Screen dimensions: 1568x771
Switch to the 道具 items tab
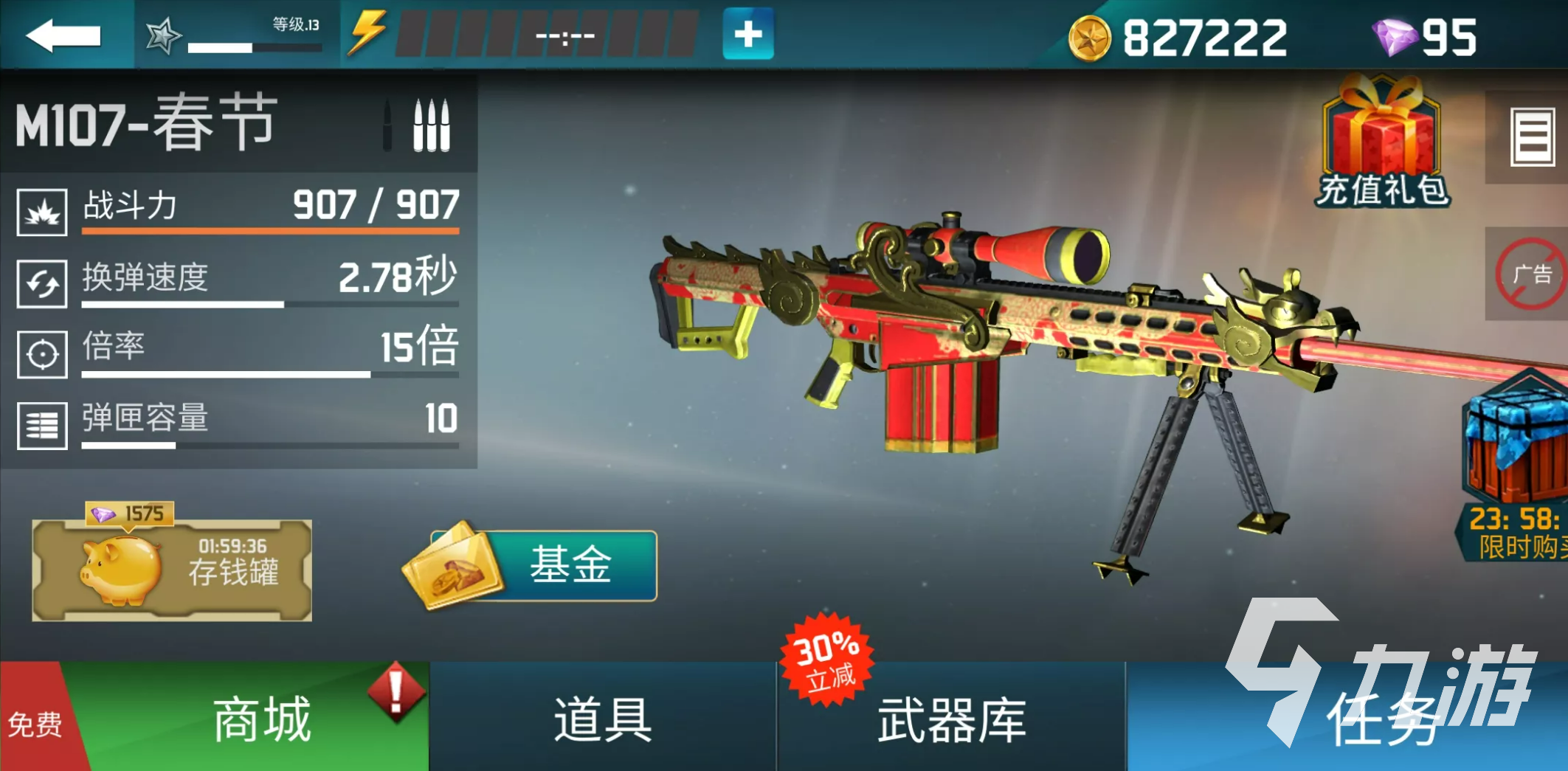pos(601,719)
